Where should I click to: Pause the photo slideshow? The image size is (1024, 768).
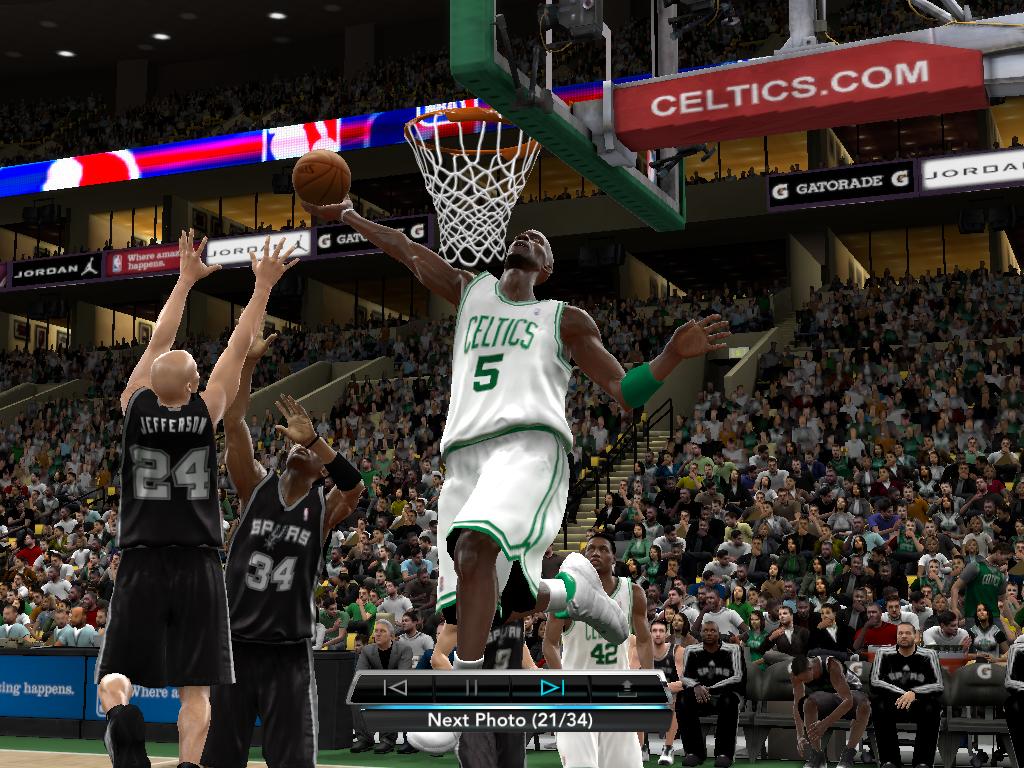472,687
